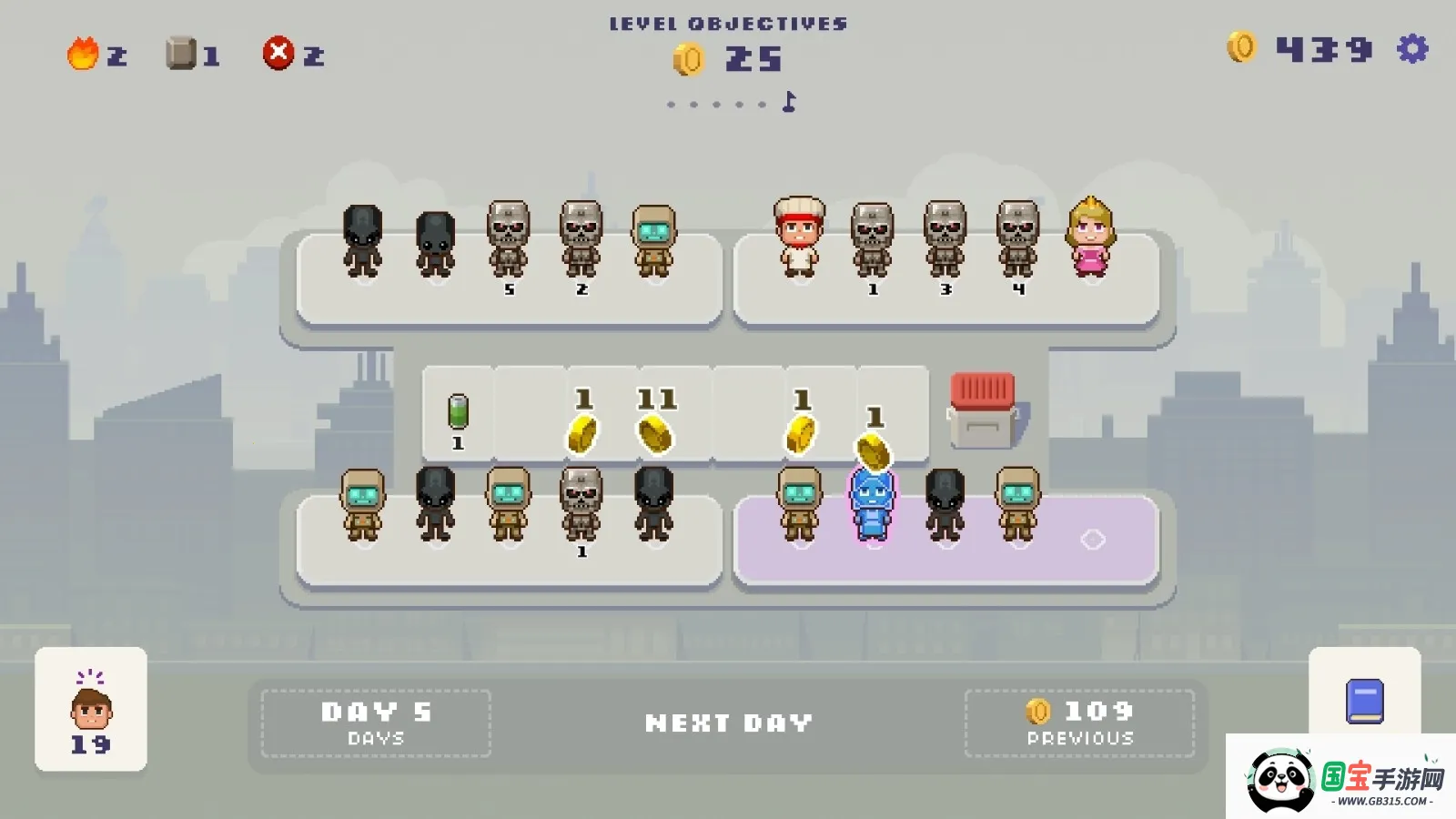1456x819 pixels.
Task: Select the blonde princess in pink dress
Action: [1090, 238]
